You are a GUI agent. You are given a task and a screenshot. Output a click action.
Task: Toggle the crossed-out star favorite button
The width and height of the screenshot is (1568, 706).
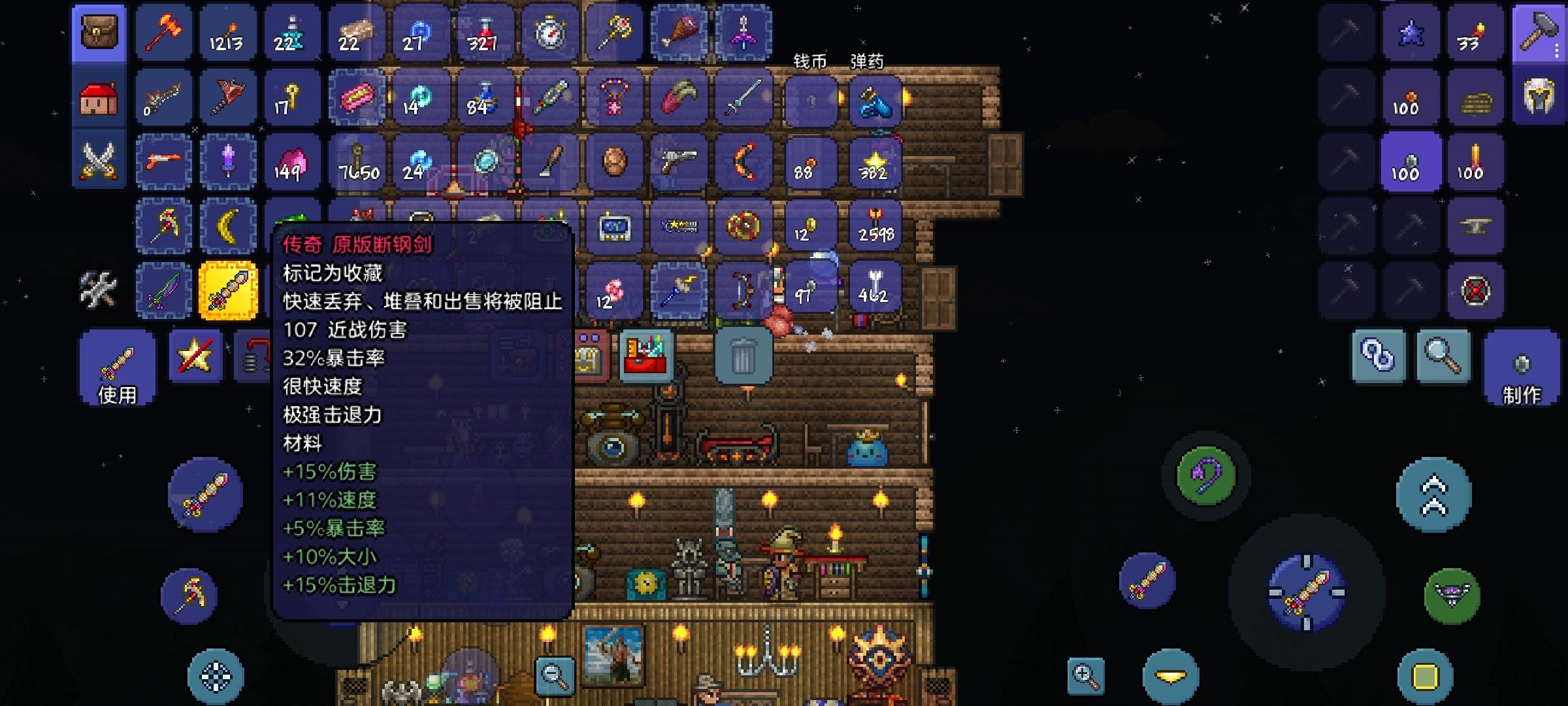pyautogui.click(x=195, y=357)
